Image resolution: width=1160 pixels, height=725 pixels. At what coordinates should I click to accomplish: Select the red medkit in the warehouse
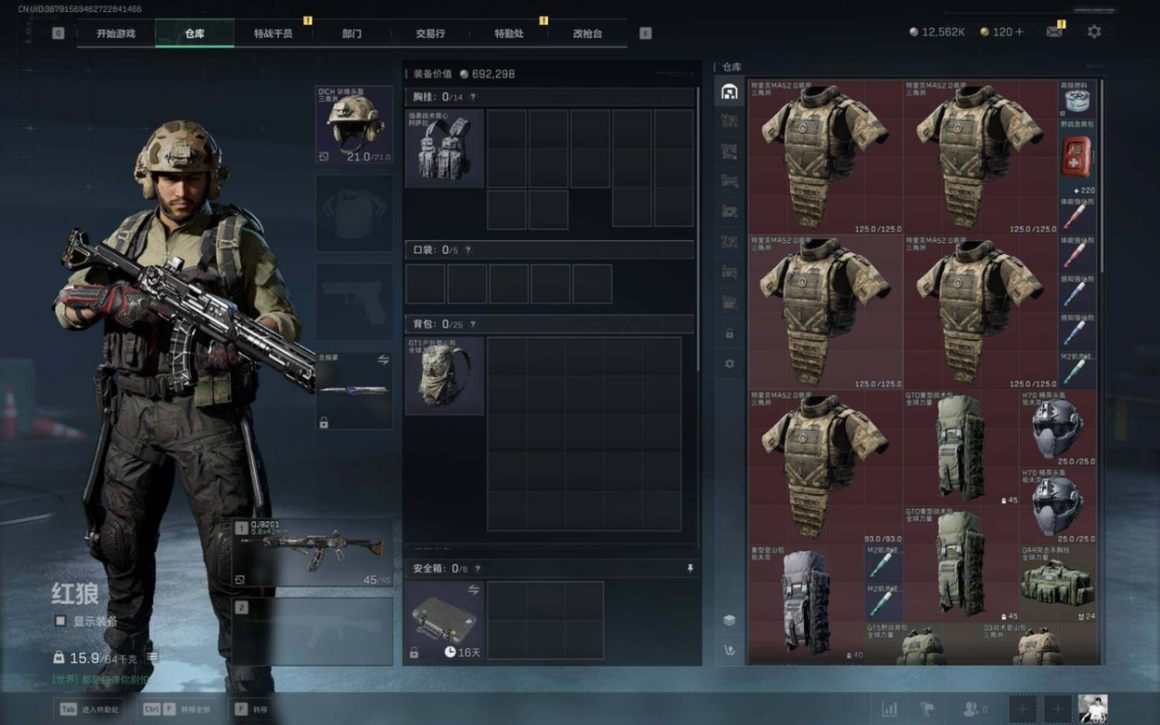click(x=1077, y=158)
